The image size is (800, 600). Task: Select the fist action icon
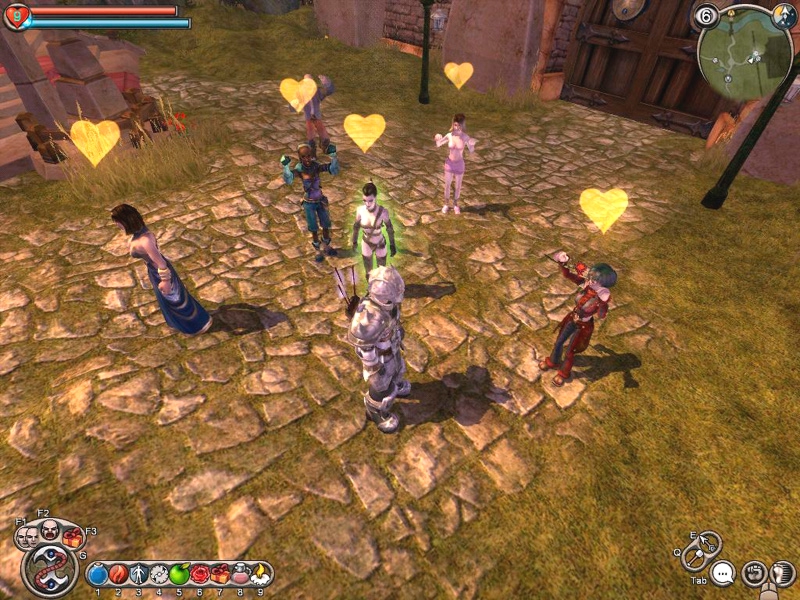click(x=755, y=574)
